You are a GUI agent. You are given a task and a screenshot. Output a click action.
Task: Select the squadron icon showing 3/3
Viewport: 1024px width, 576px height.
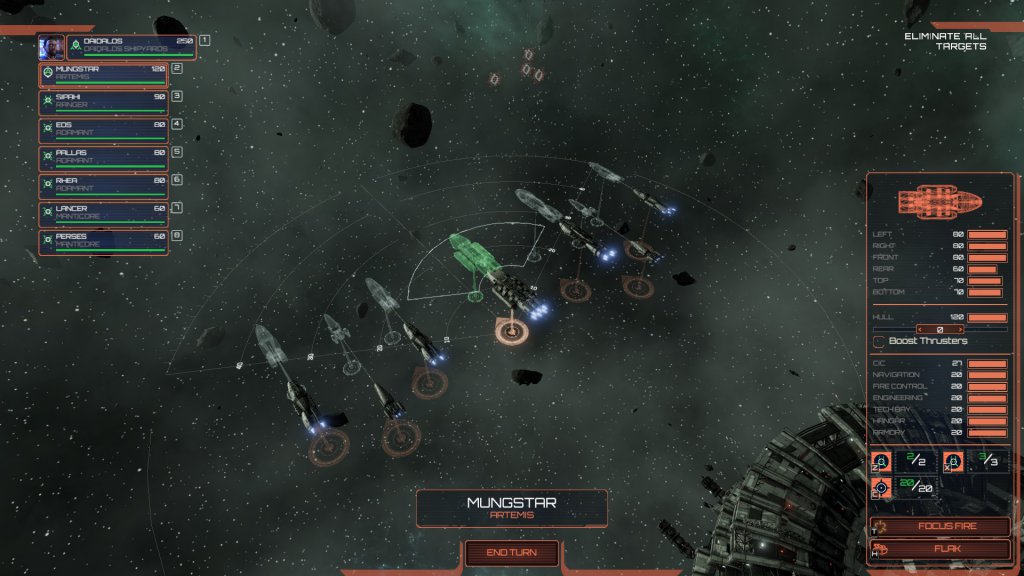point(952,461)
